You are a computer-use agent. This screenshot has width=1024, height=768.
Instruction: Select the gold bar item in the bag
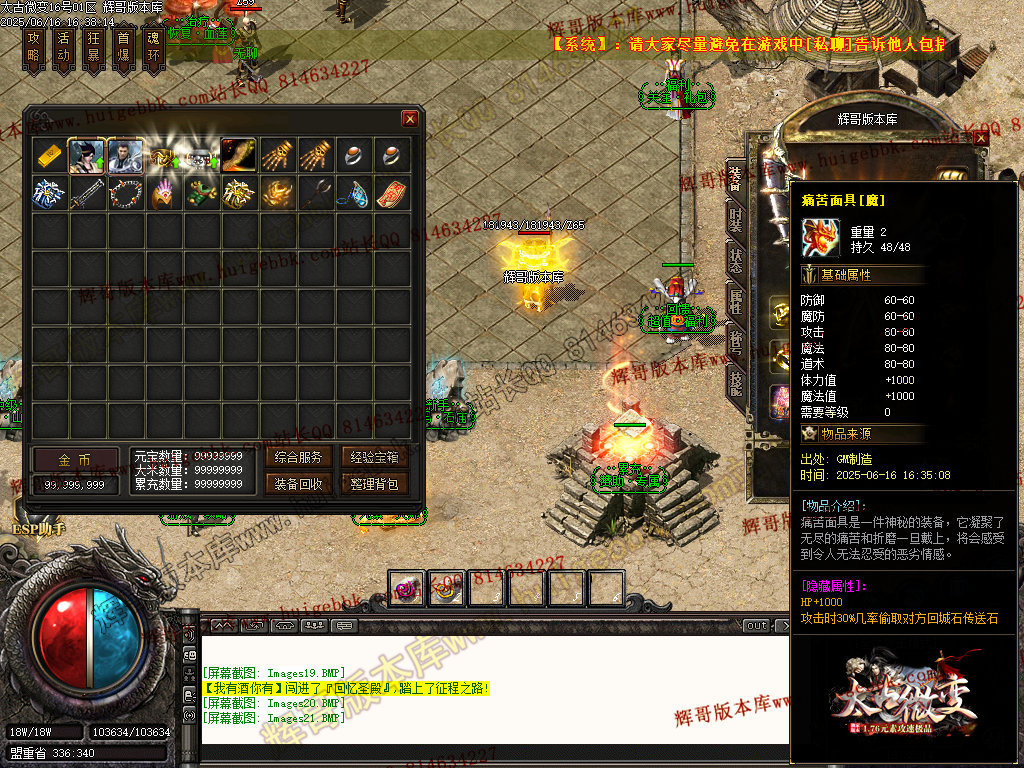[49, 156]
